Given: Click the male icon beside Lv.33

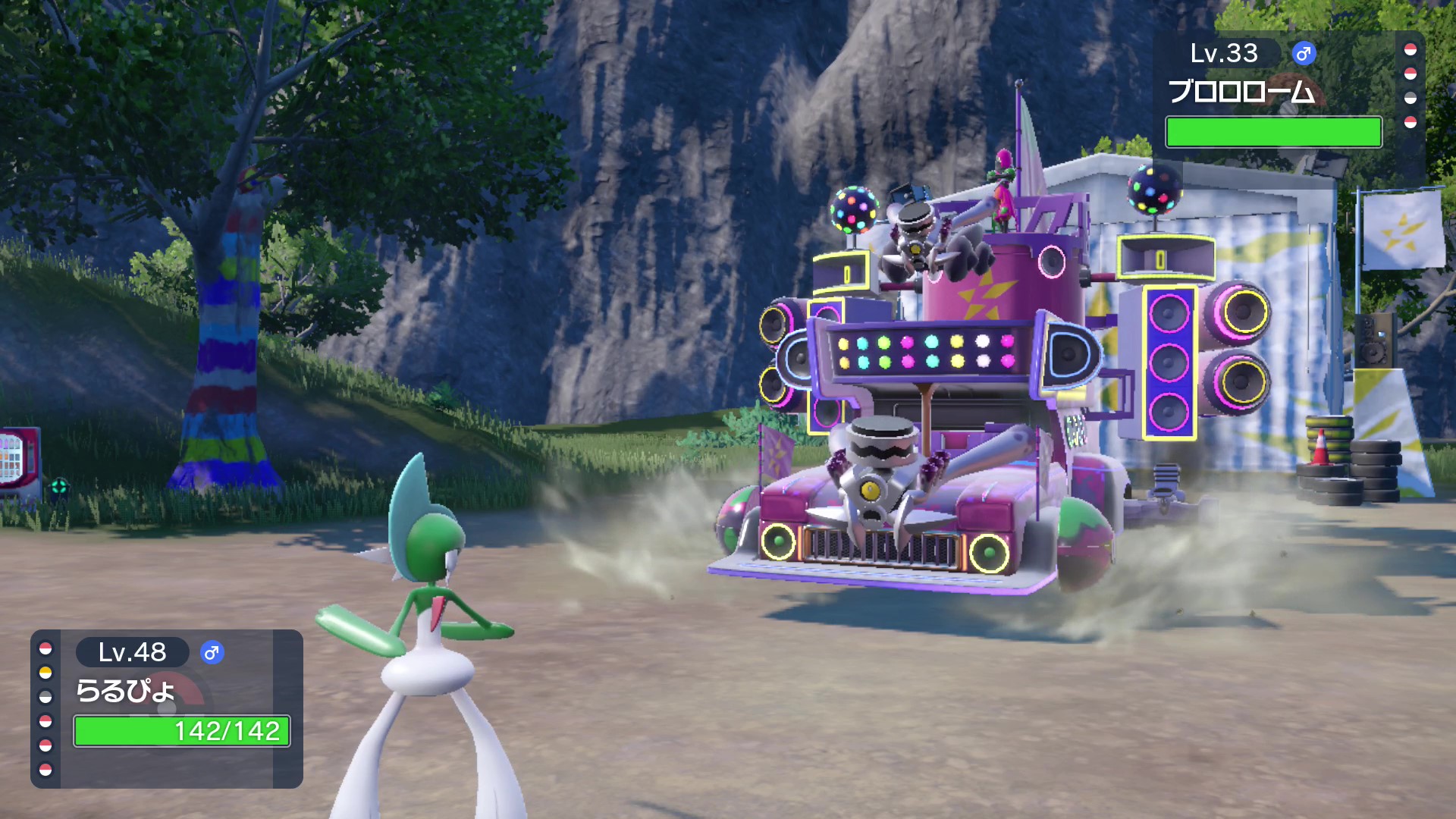Looking at the screenshot, I should pos(1304,54).
